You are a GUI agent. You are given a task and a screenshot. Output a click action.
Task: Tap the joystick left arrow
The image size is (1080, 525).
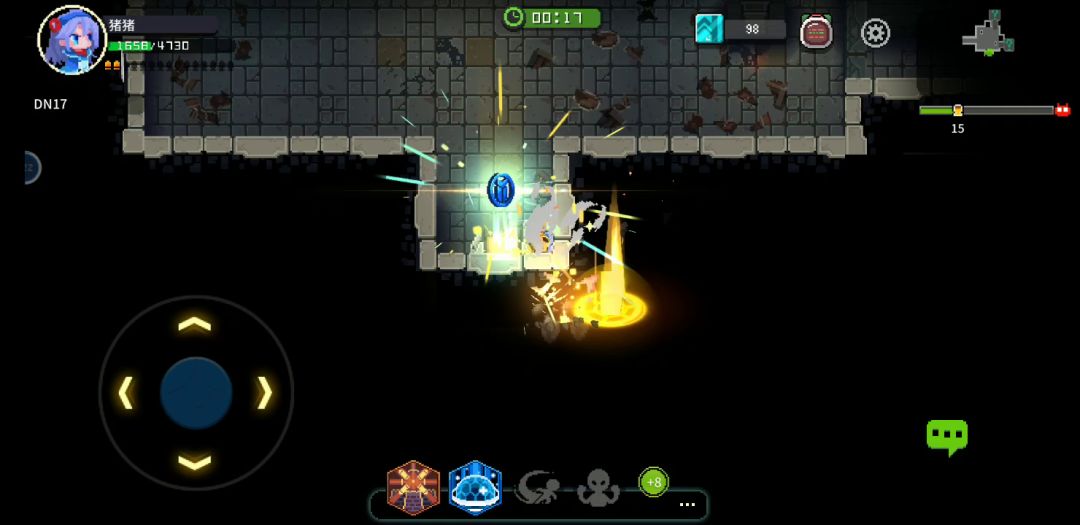[x=126, y=393]
